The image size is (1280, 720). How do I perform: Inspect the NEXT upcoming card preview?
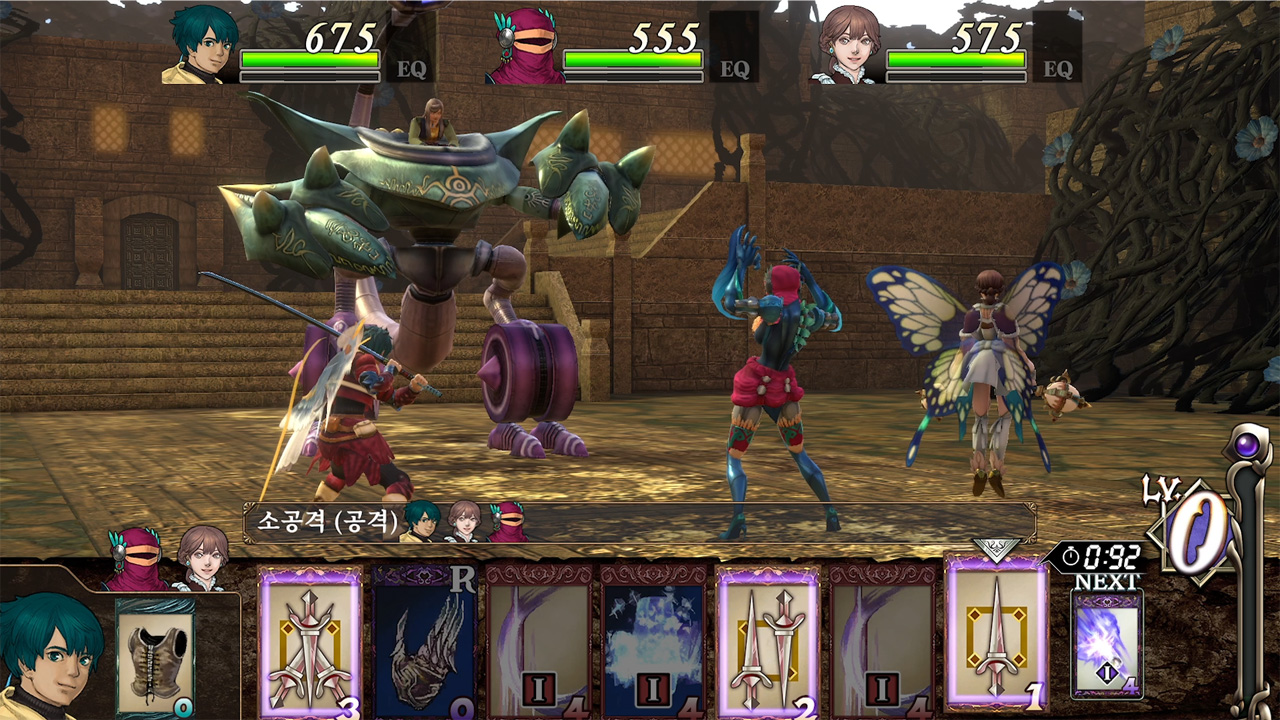tap(1106, 644)
